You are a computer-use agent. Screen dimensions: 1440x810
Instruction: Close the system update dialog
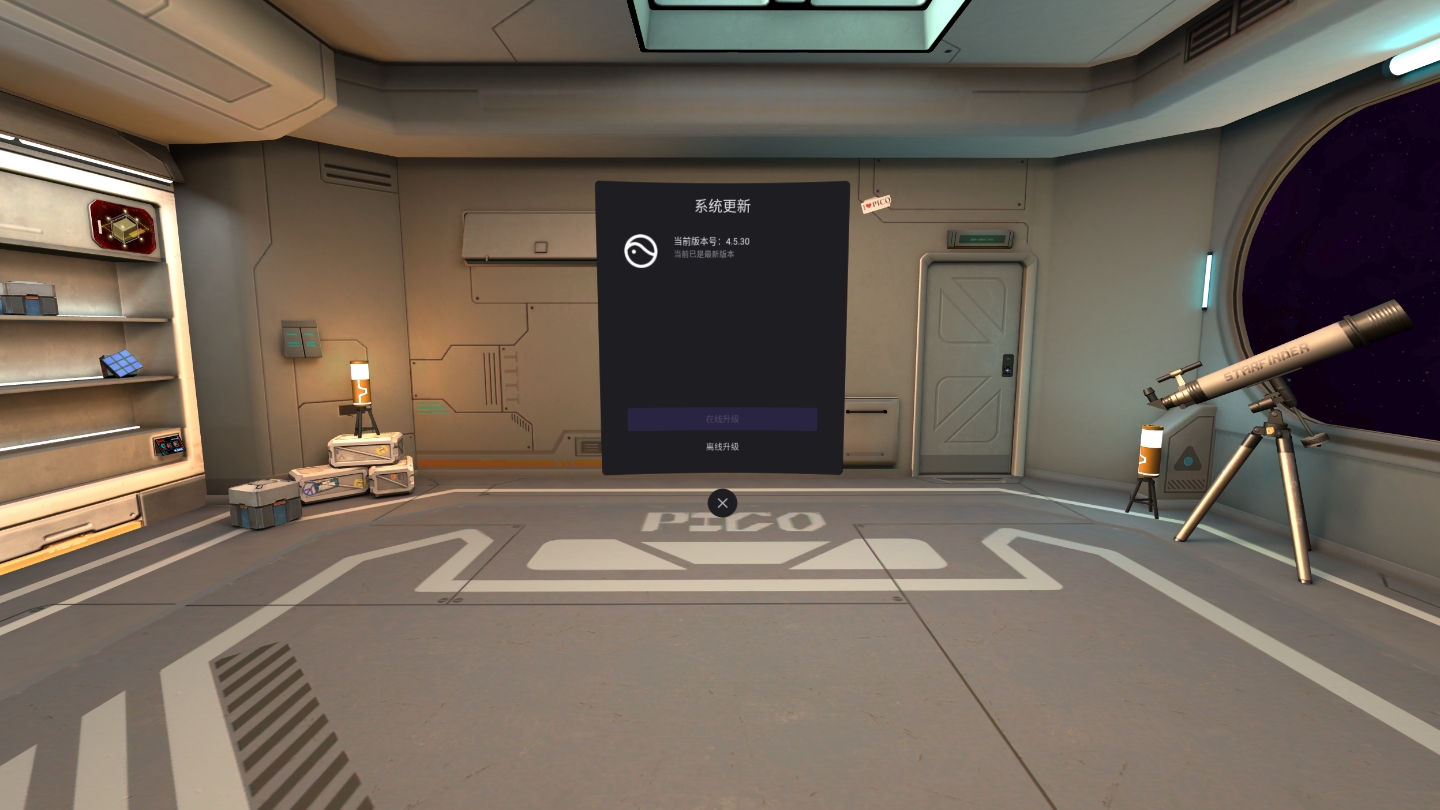pyautogui.click(x=722, y=503)
